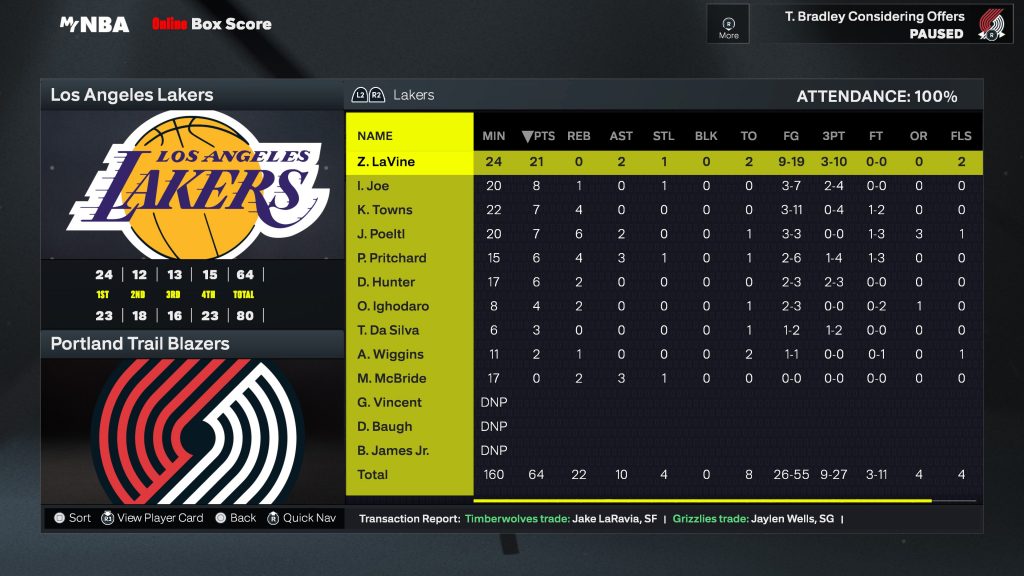Pick T. Da Silva's row

(388, 330)
